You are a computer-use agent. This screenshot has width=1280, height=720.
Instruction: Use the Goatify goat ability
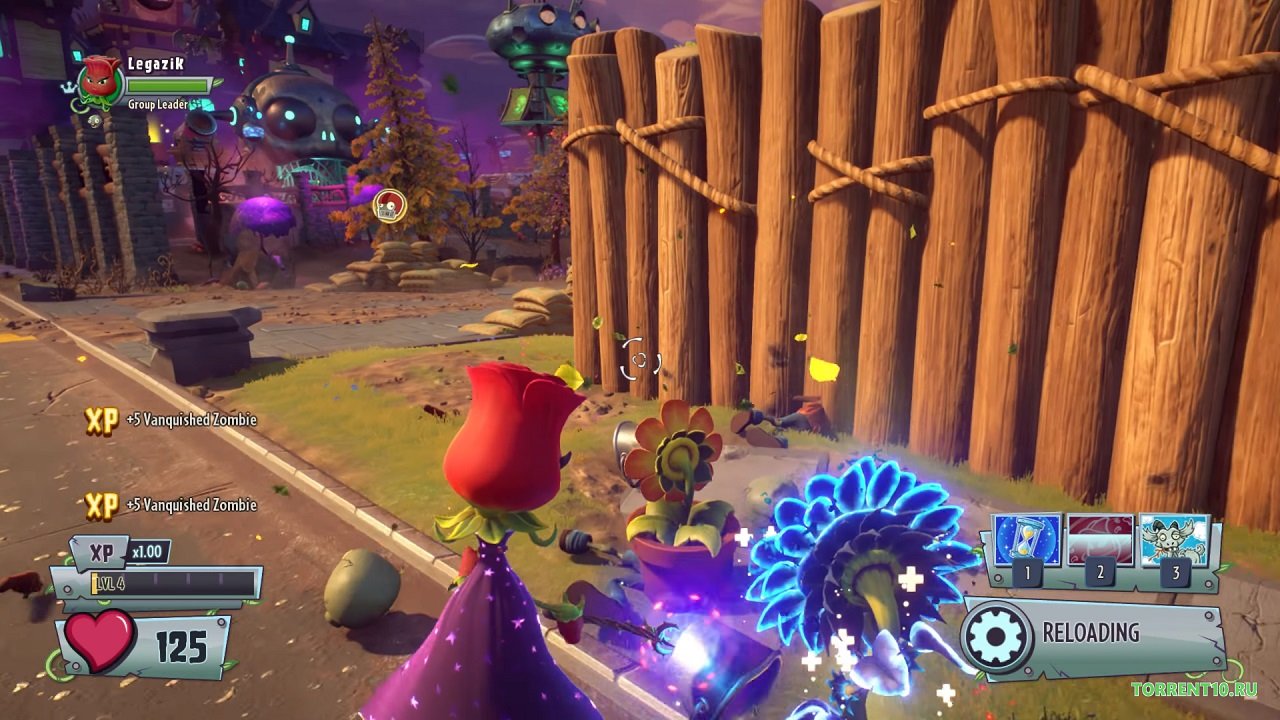1174,541
